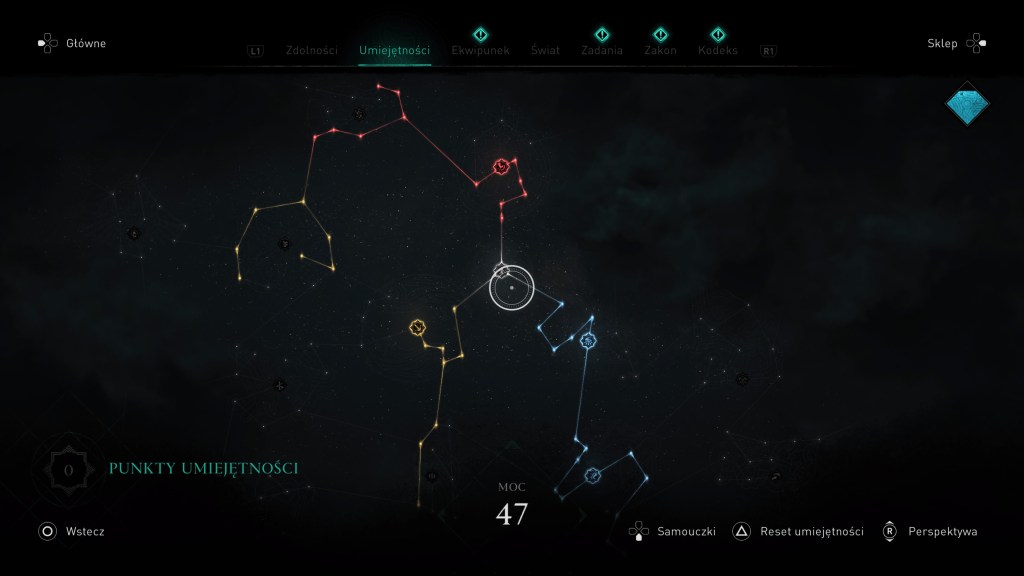
Task: Go to the Świat tab
Action: 545,50
